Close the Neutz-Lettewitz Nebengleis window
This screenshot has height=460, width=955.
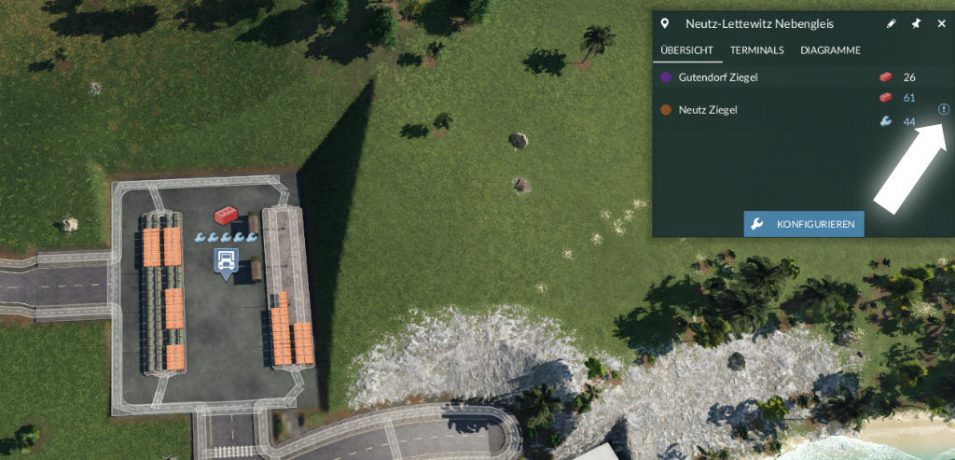(x=941, y=23)
